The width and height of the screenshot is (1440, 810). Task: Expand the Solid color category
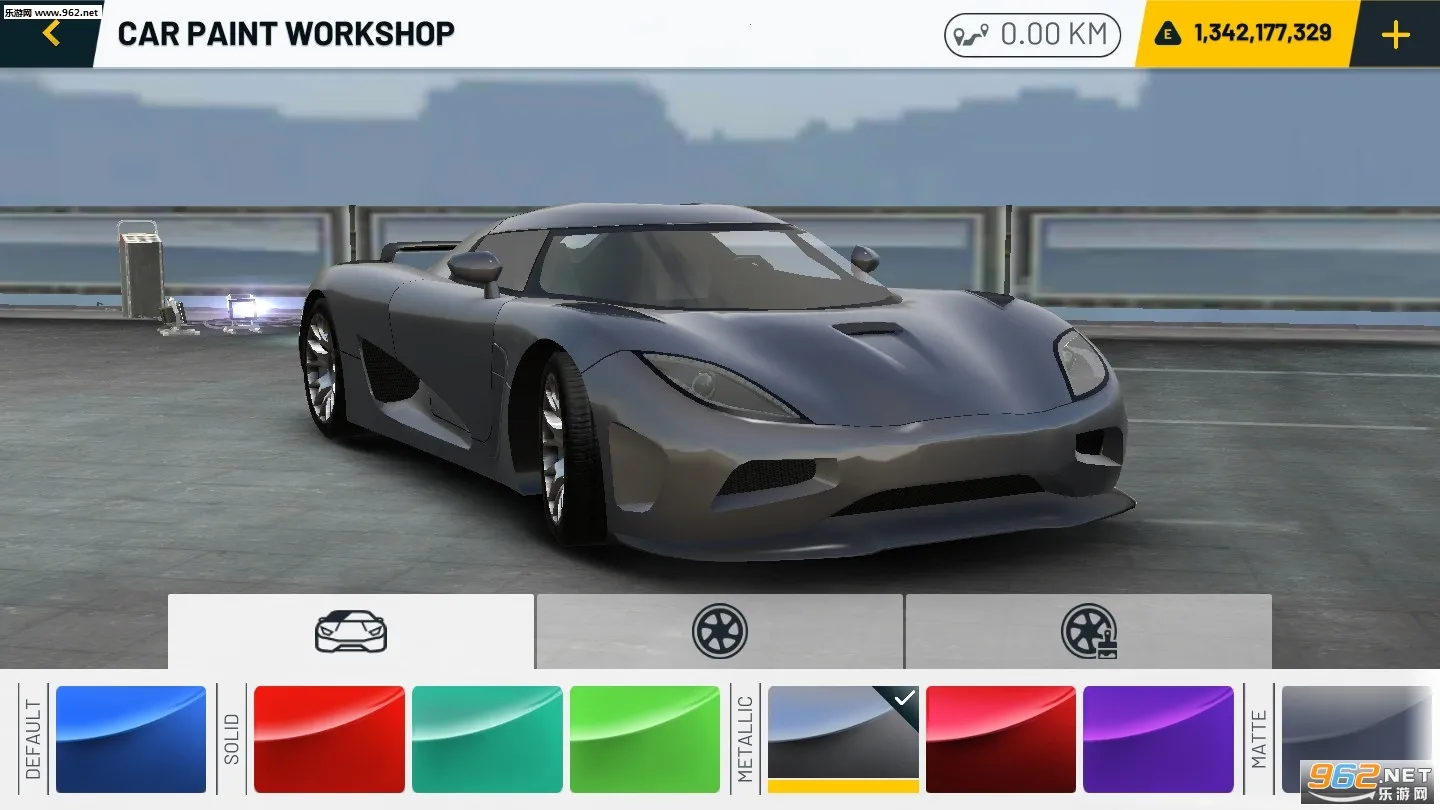[234, 738]
